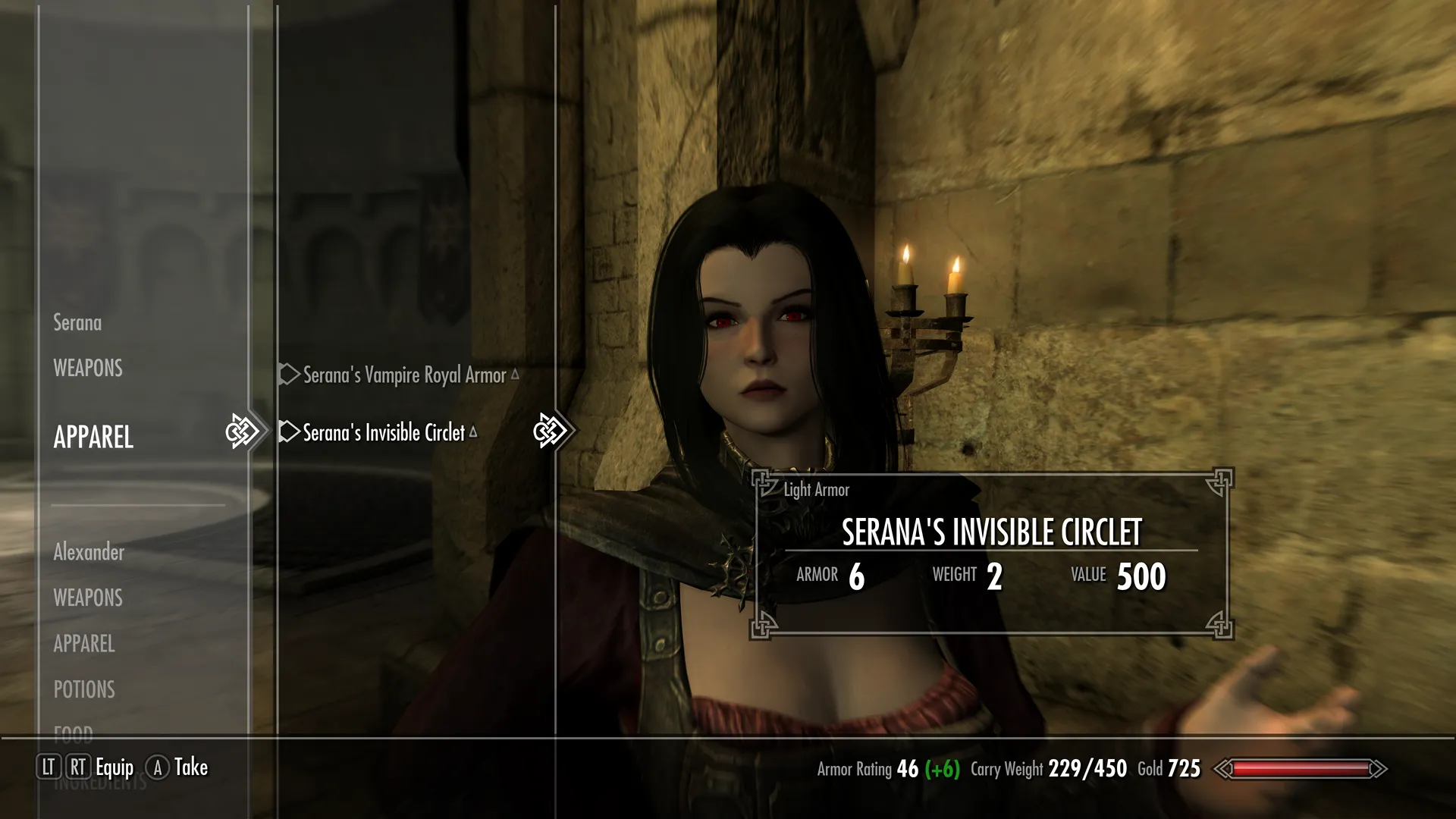The image size is (1456, 819).
Task: Open Alexander's POTIONS category
Action: point(84,689)
